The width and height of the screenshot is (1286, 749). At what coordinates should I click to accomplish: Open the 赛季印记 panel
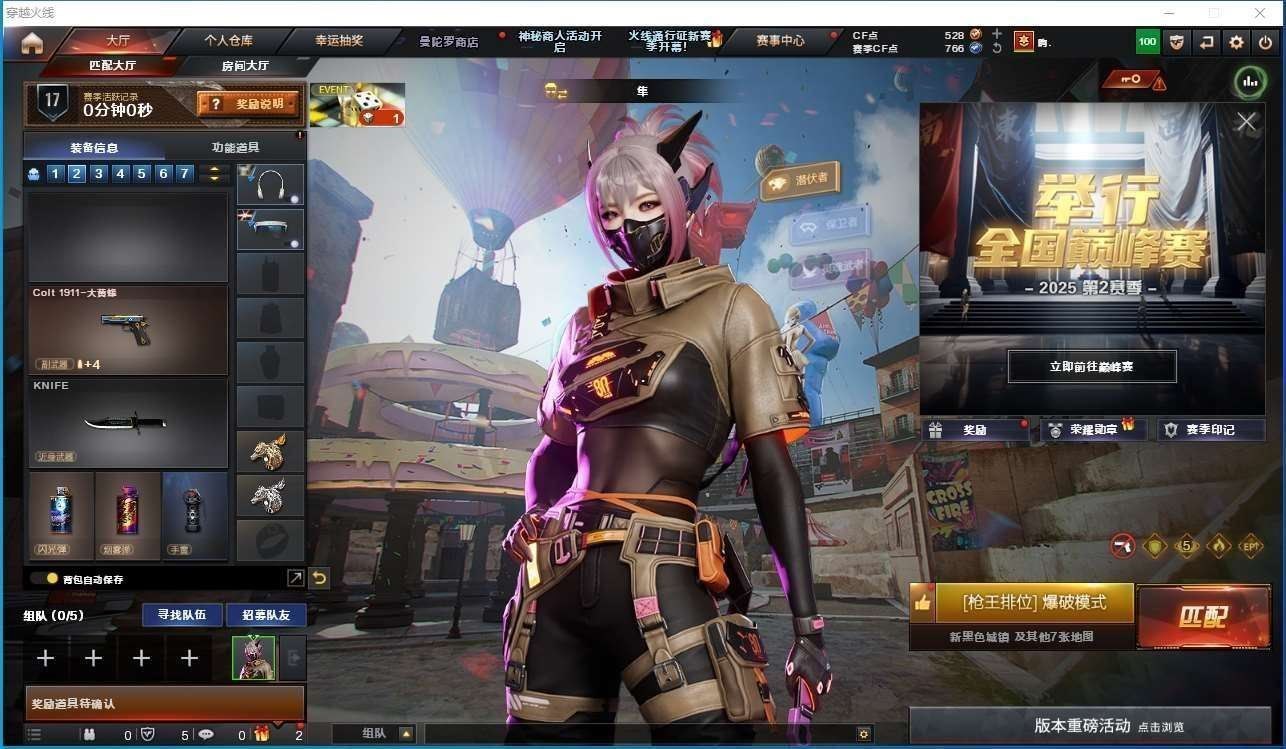coord(1210,430)
